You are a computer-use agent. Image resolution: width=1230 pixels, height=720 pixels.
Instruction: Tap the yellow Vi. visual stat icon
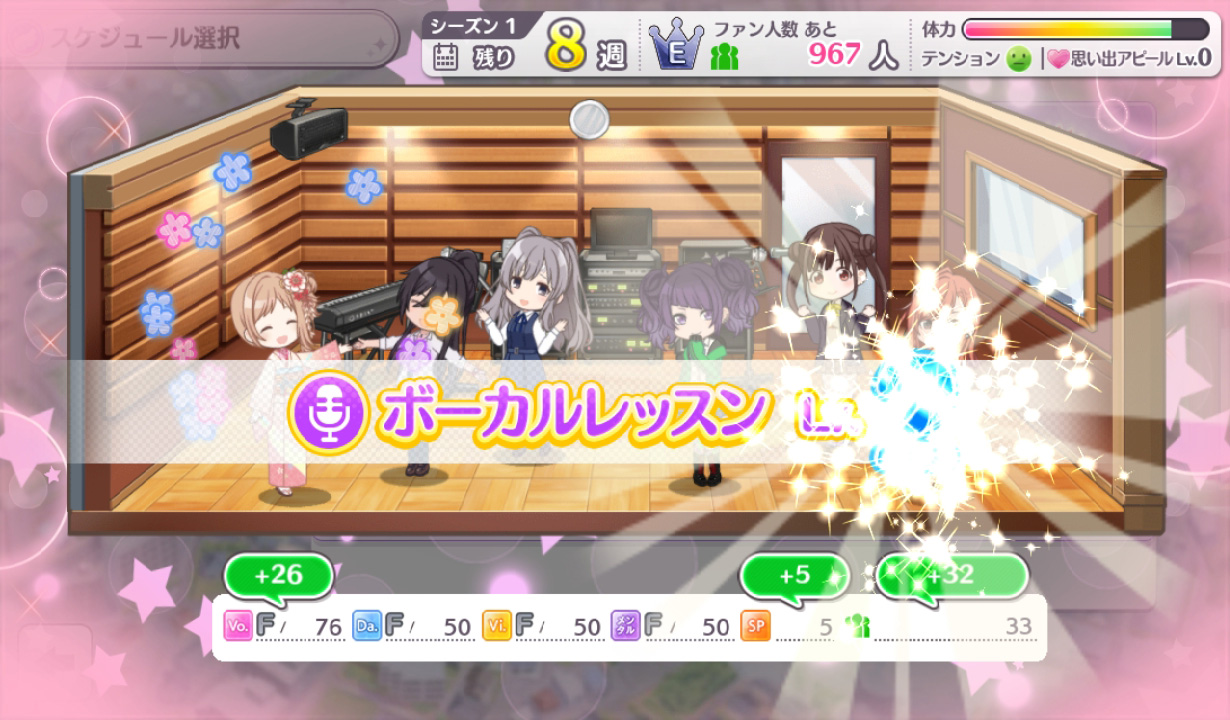496,626
